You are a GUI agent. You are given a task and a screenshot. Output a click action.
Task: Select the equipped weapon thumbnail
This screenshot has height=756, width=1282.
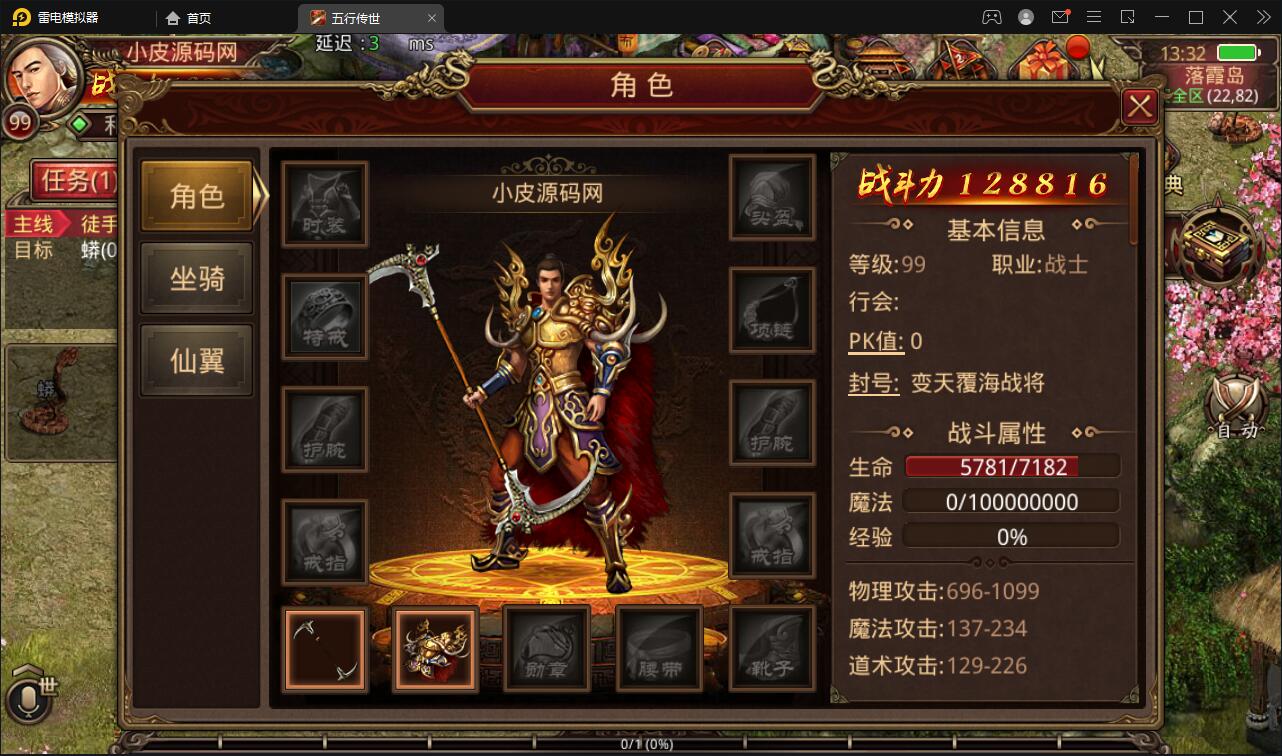pos(324,648)
